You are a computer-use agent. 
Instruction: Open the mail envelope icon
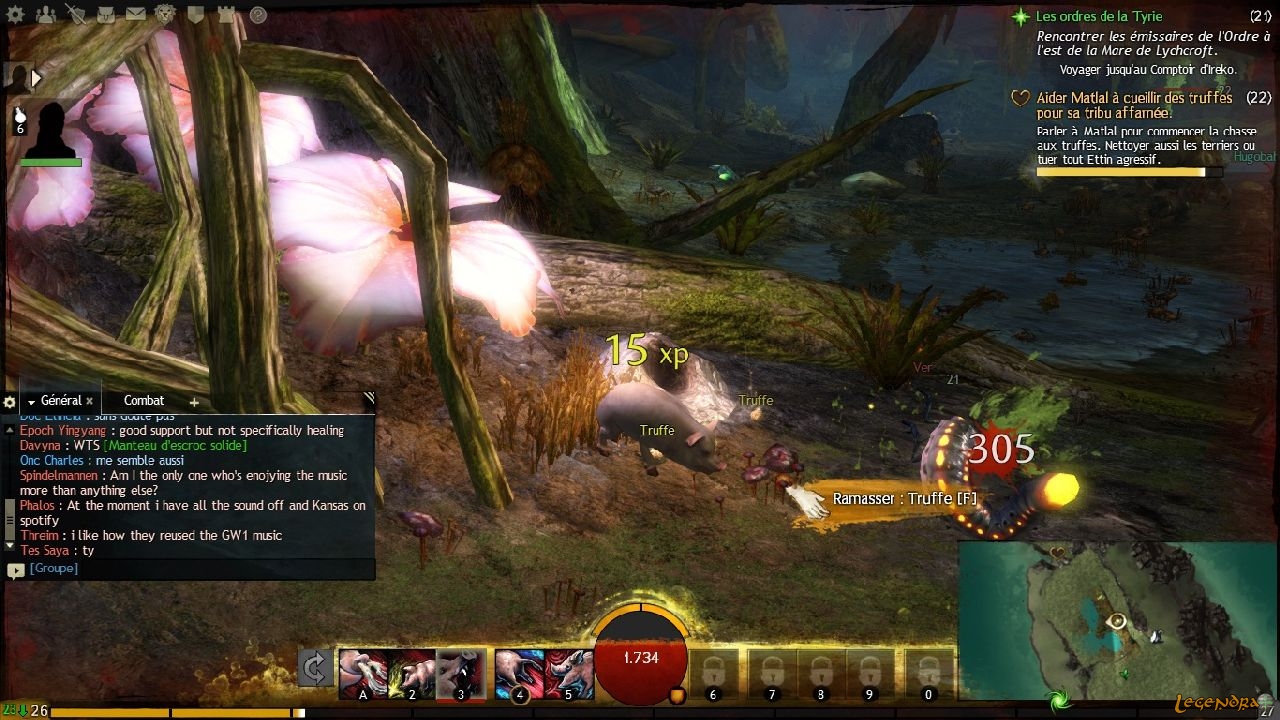(135, 14)
